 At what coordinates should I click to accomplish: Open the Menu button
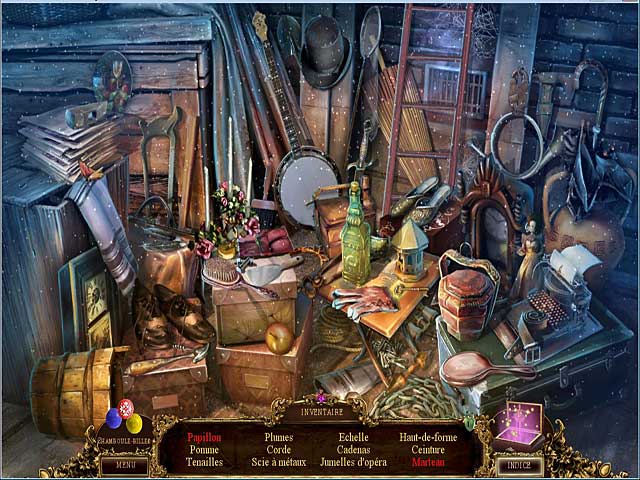(x=124, y=464)
